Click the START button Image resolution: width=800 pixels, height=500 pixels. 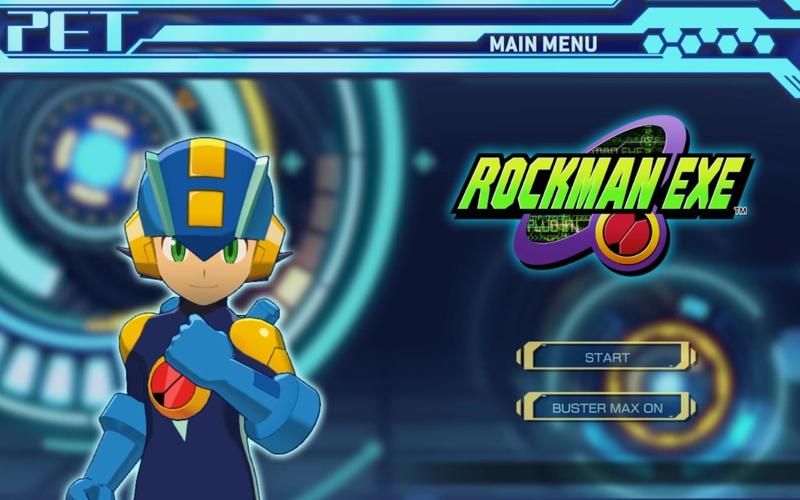point(606,356)
